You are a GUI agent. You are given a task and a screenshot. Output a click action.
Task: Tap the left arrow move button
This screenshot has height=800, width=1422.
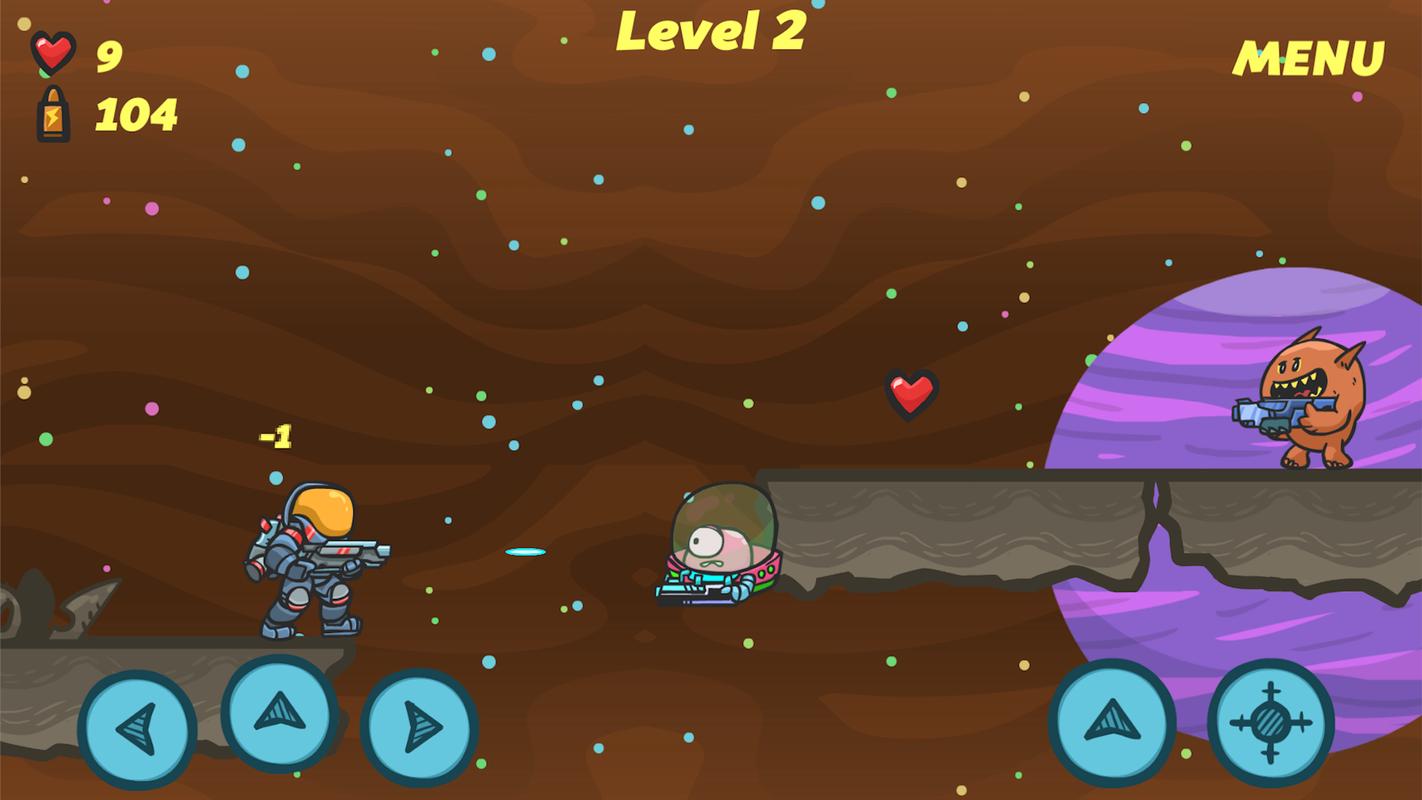coord(137,729)
